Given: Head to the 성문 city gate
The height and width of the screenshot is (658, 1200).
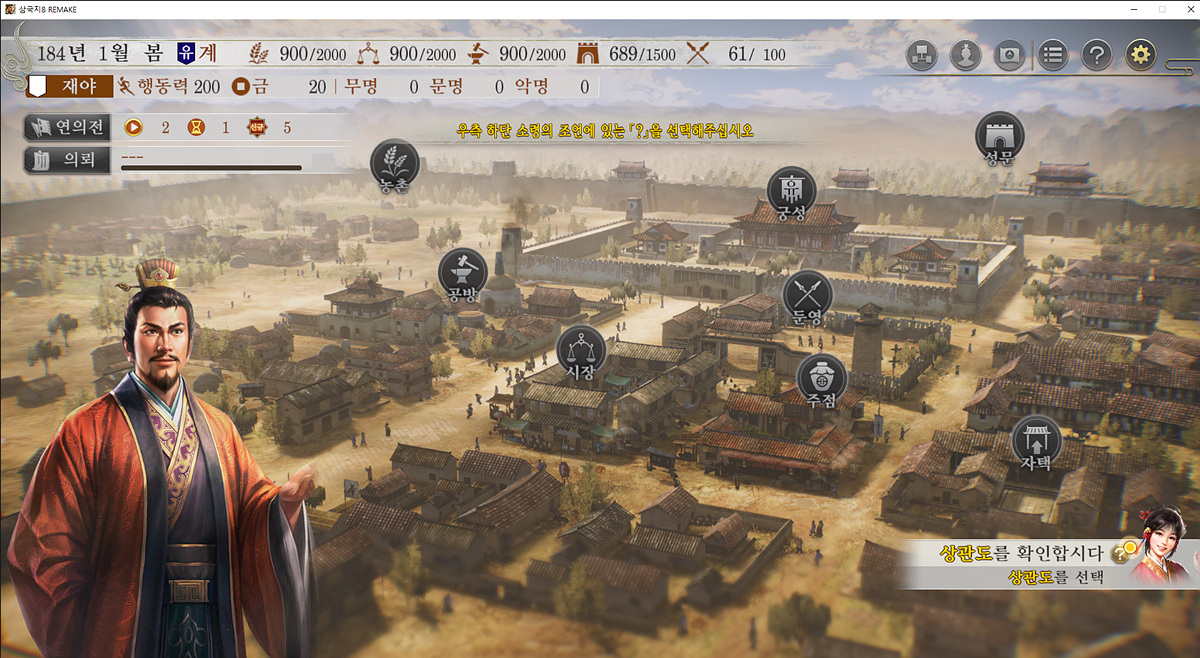Looking at the screenshot, I should pyautogui.click(x=999, y=136).
